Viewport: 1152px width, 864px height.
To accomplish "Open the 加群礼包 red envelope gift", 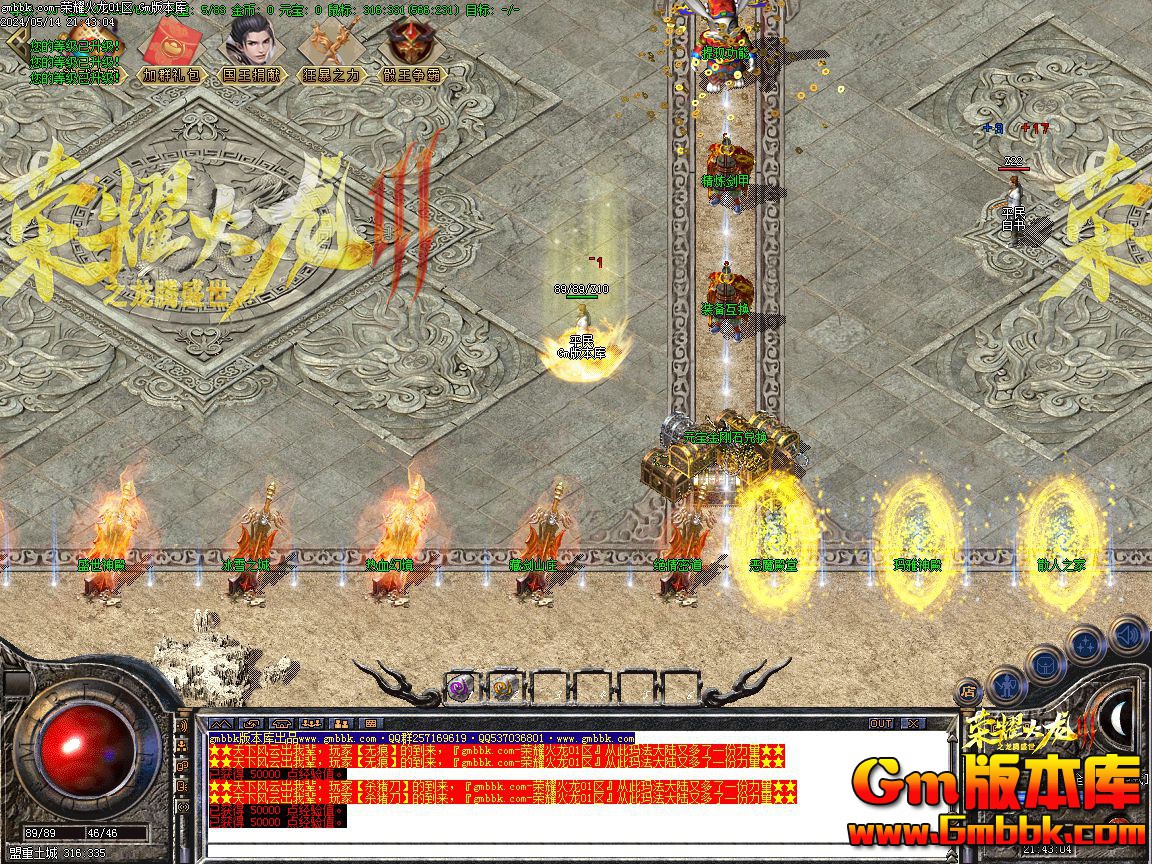I will click(171, 45).
